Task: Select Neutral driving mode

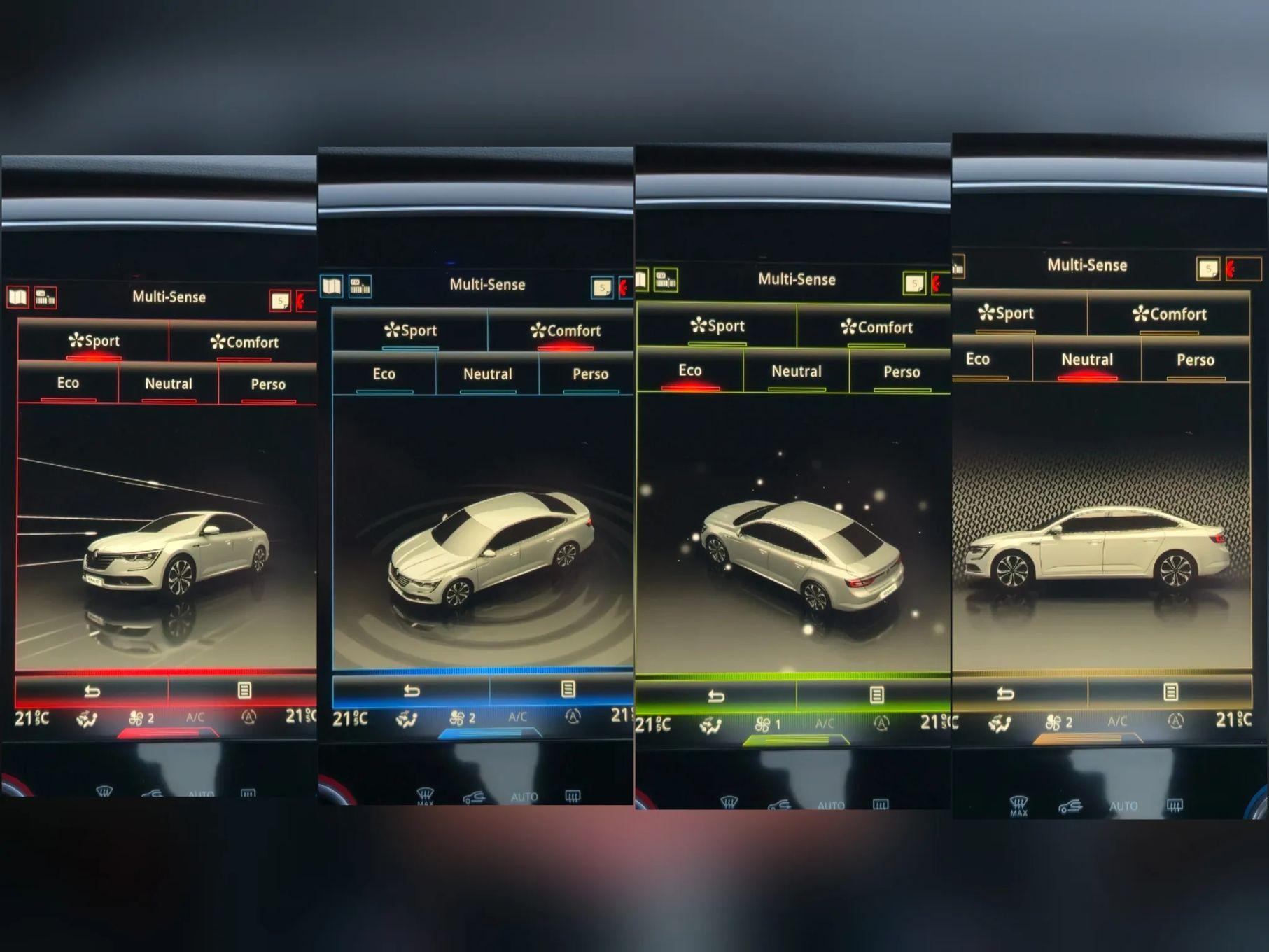Action: coord(168,384)
